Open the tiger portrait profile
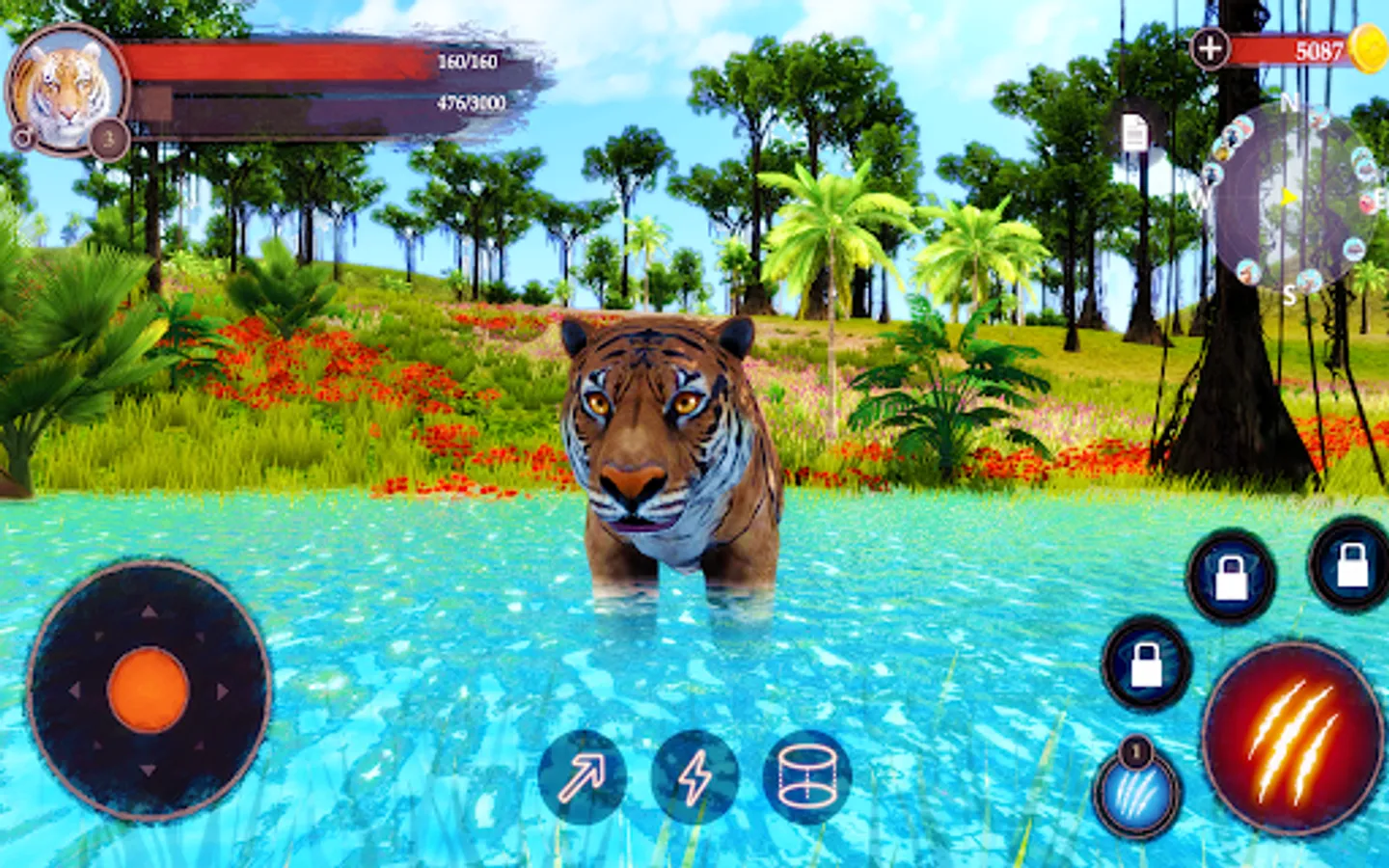Viewport: 1389px width, 868px height. pyautogui.click(x=66, y=89)
